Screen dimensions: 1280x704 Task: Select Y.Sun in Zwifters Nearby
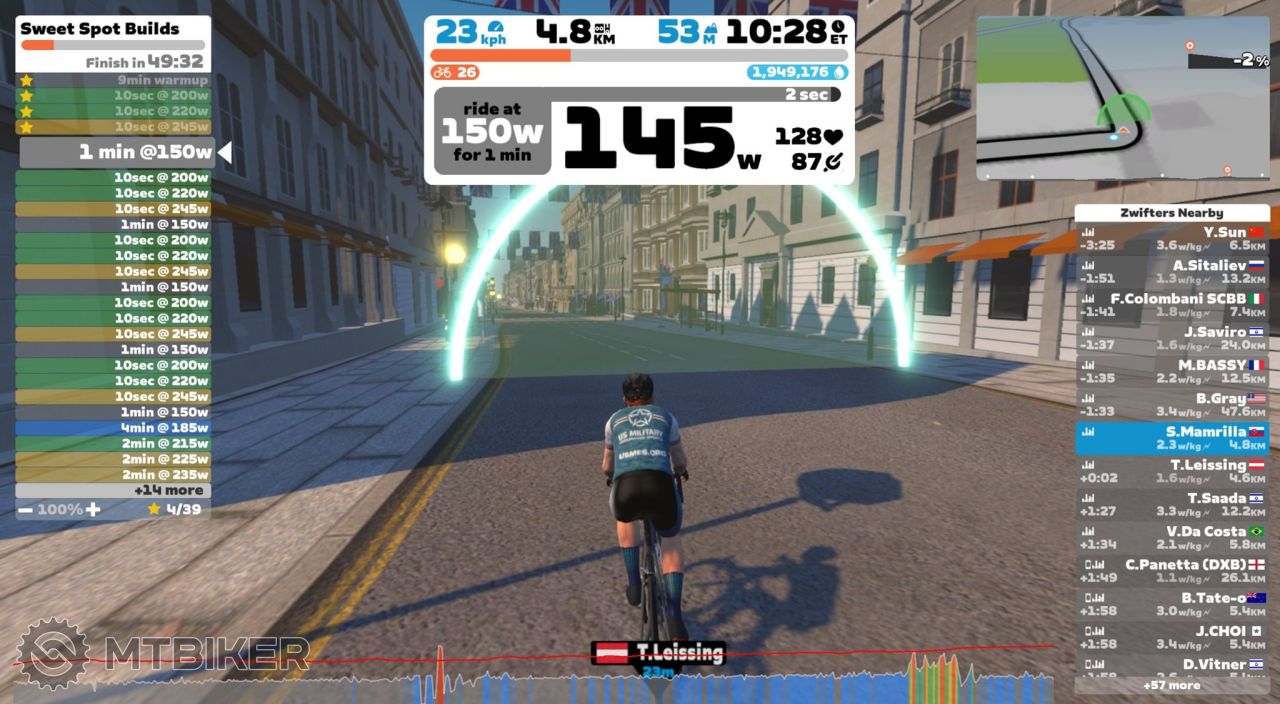[x=1172, y=238]
